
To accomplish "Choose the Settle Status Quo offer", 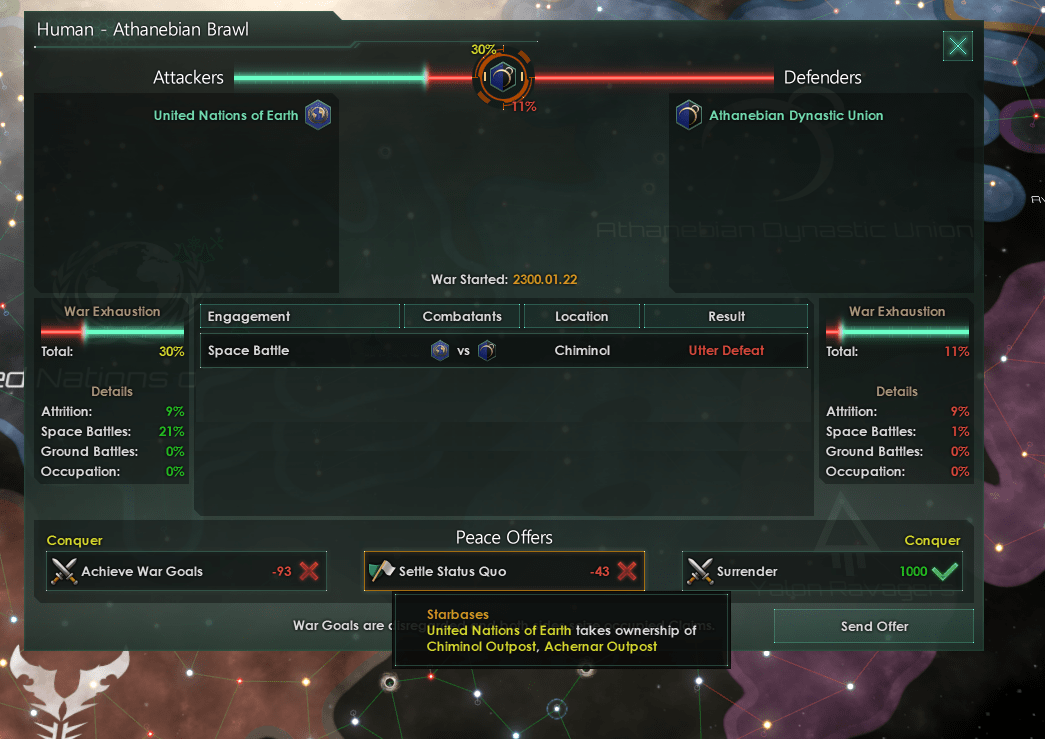I will (x=504, y=571).
